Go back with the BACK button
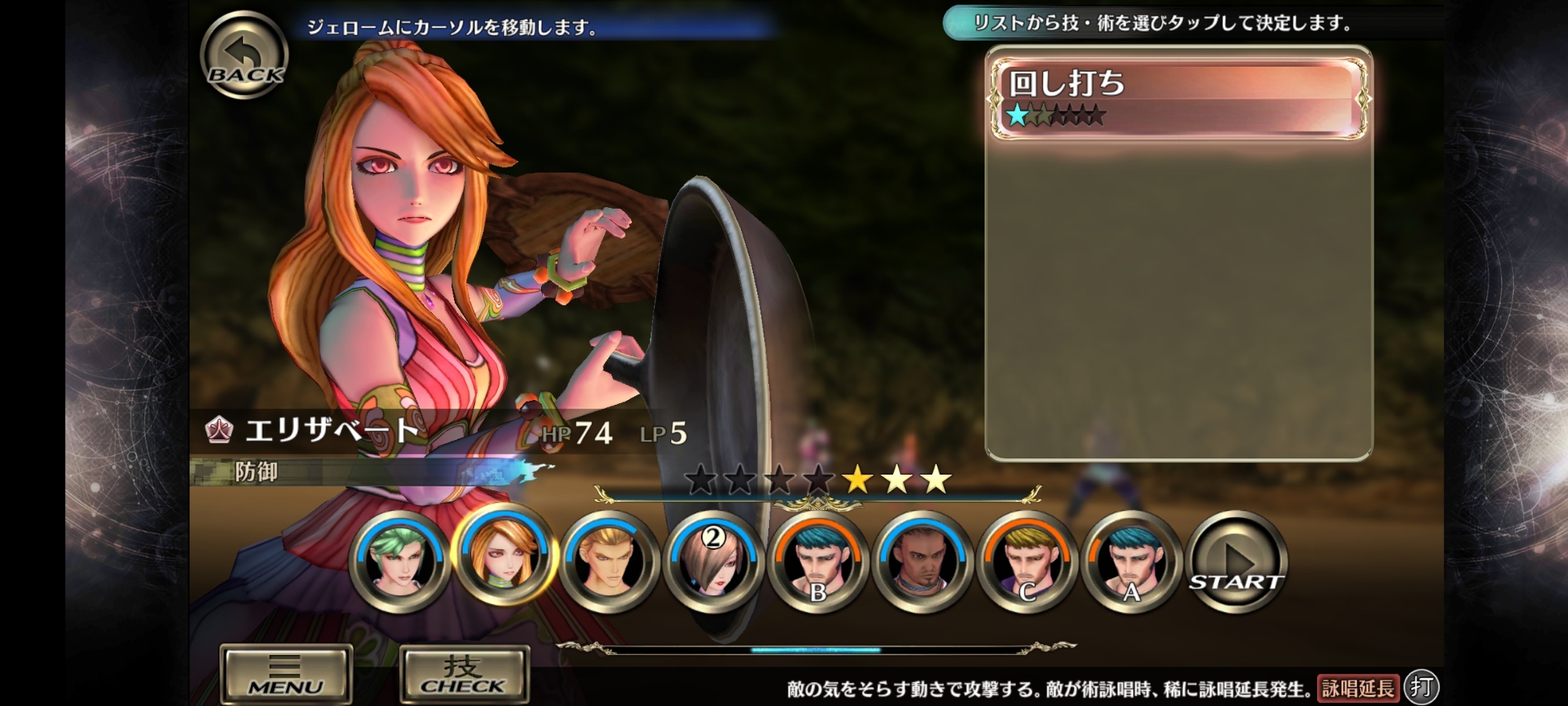This screenshot has height=706, width=1568. [x=244, y=56]
